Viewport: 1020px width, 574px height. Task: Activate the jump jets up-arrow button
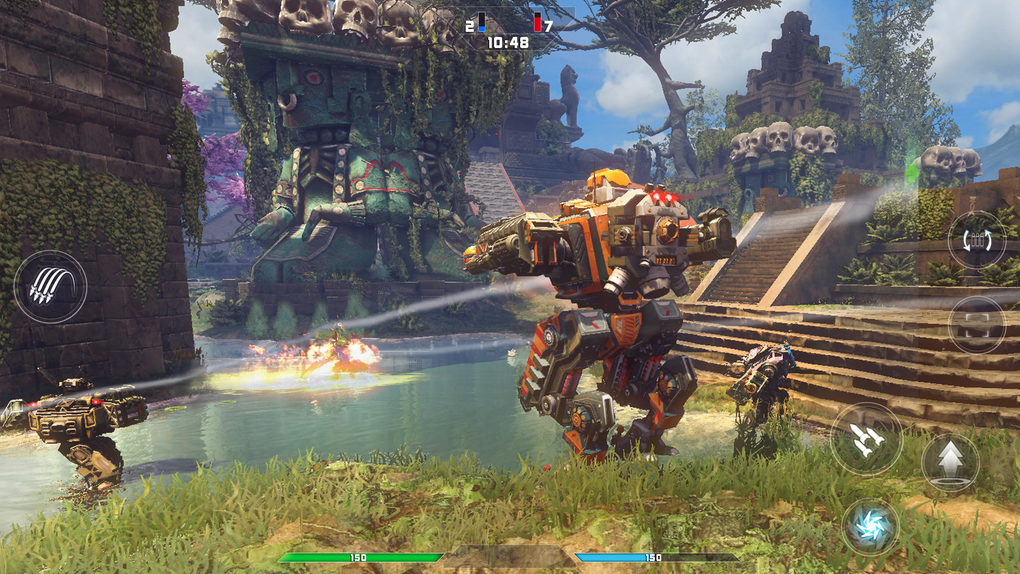[950, 461]
